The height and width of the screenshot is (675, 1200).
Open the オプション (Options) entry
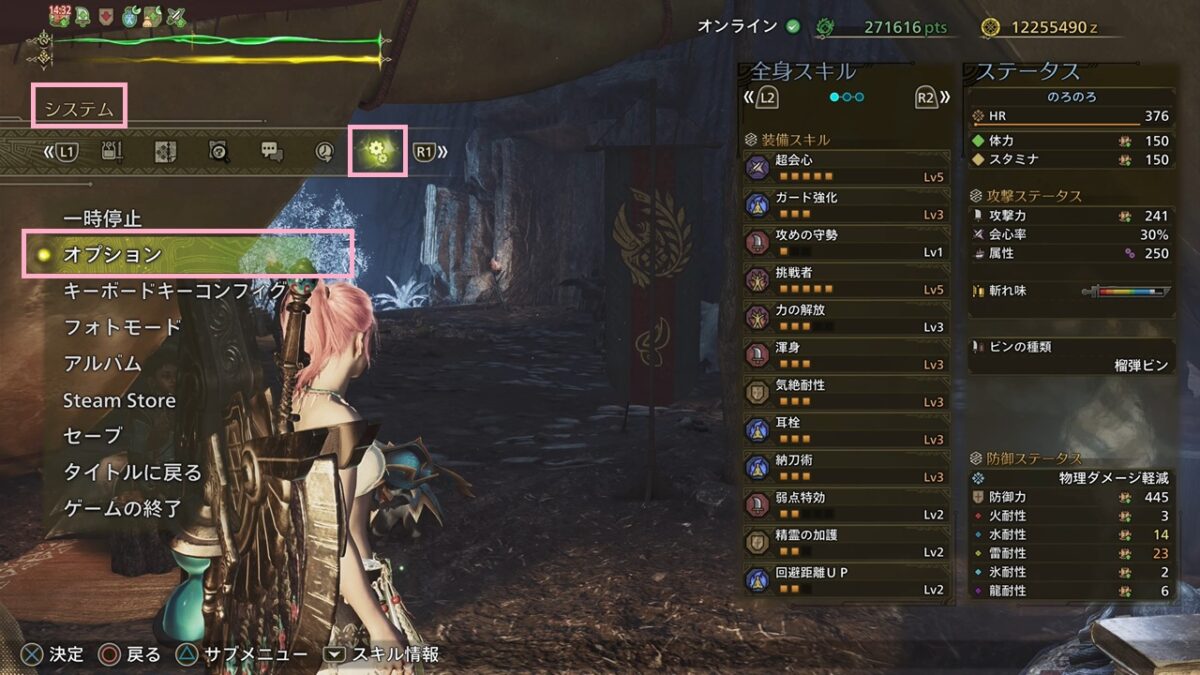click(112, 255)
